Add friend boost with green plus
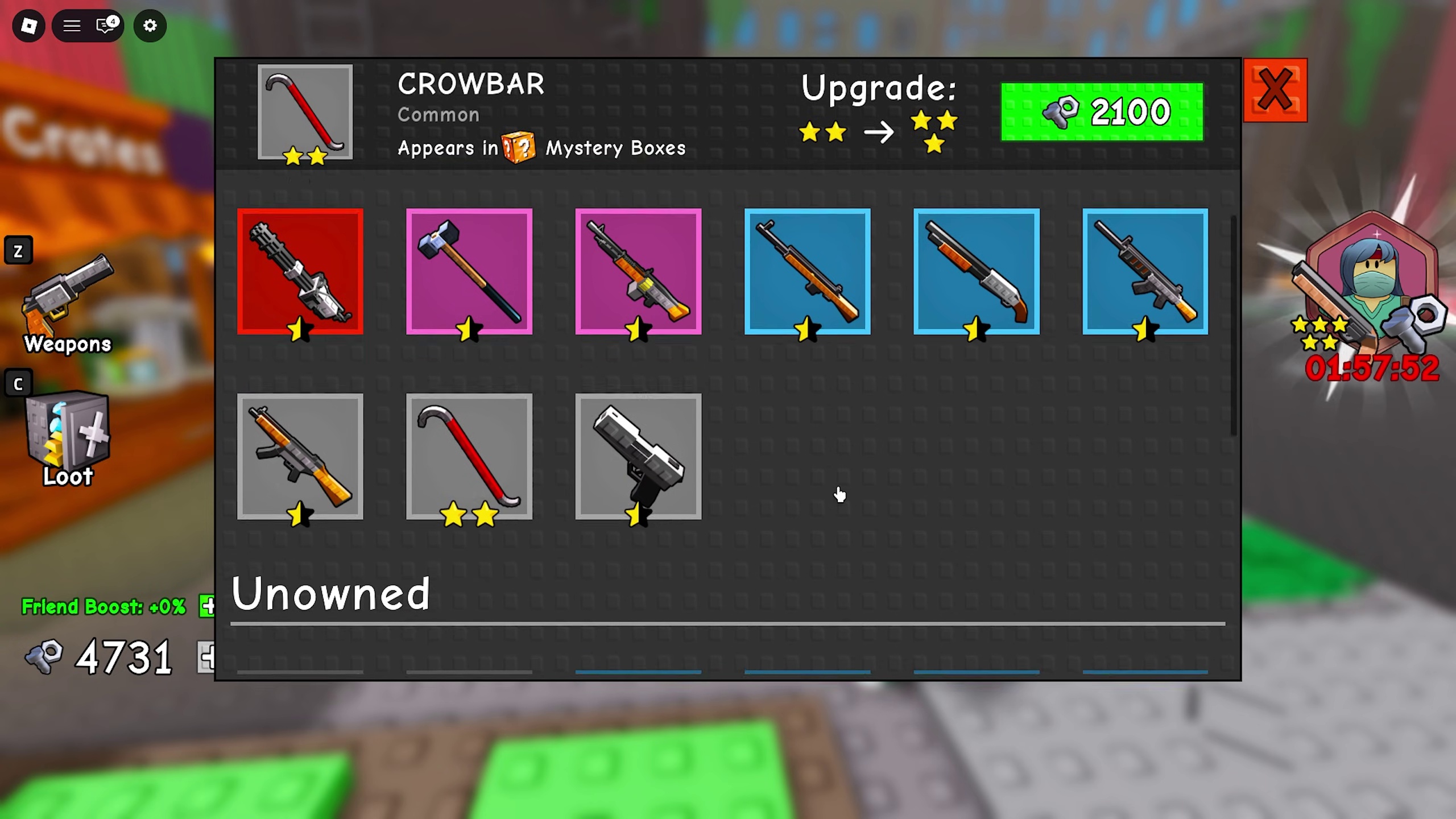The width and height of the screenshot is (1456, 819). click(208, 606)
